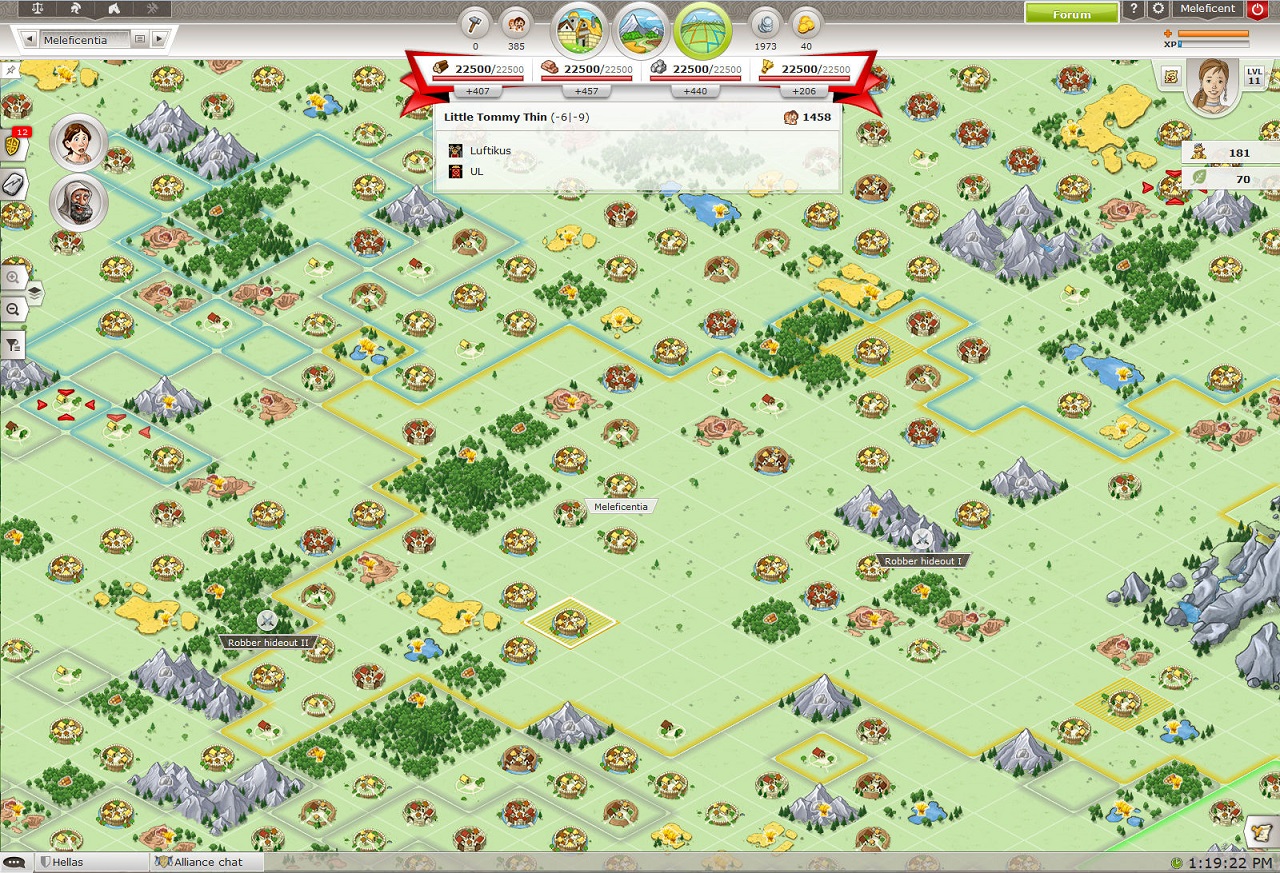The height and width of the screenshot is (873, 1280).
Task: Select the bearded elder advisor portrait
Action: click(x=78, y=204)
